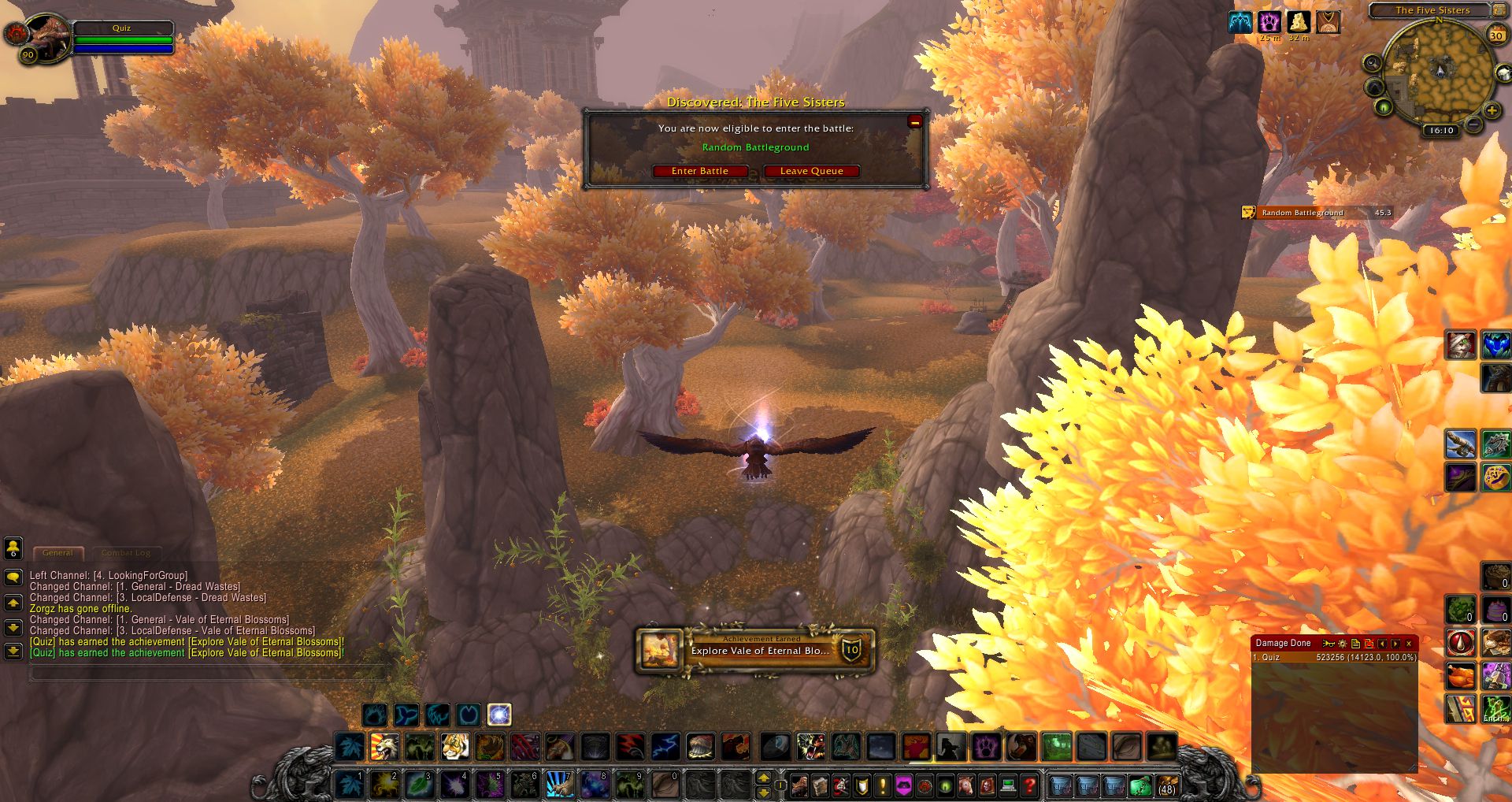Reset Recount data with the crossed-page icon
1512x802 pixels.
coord(1369,644)
